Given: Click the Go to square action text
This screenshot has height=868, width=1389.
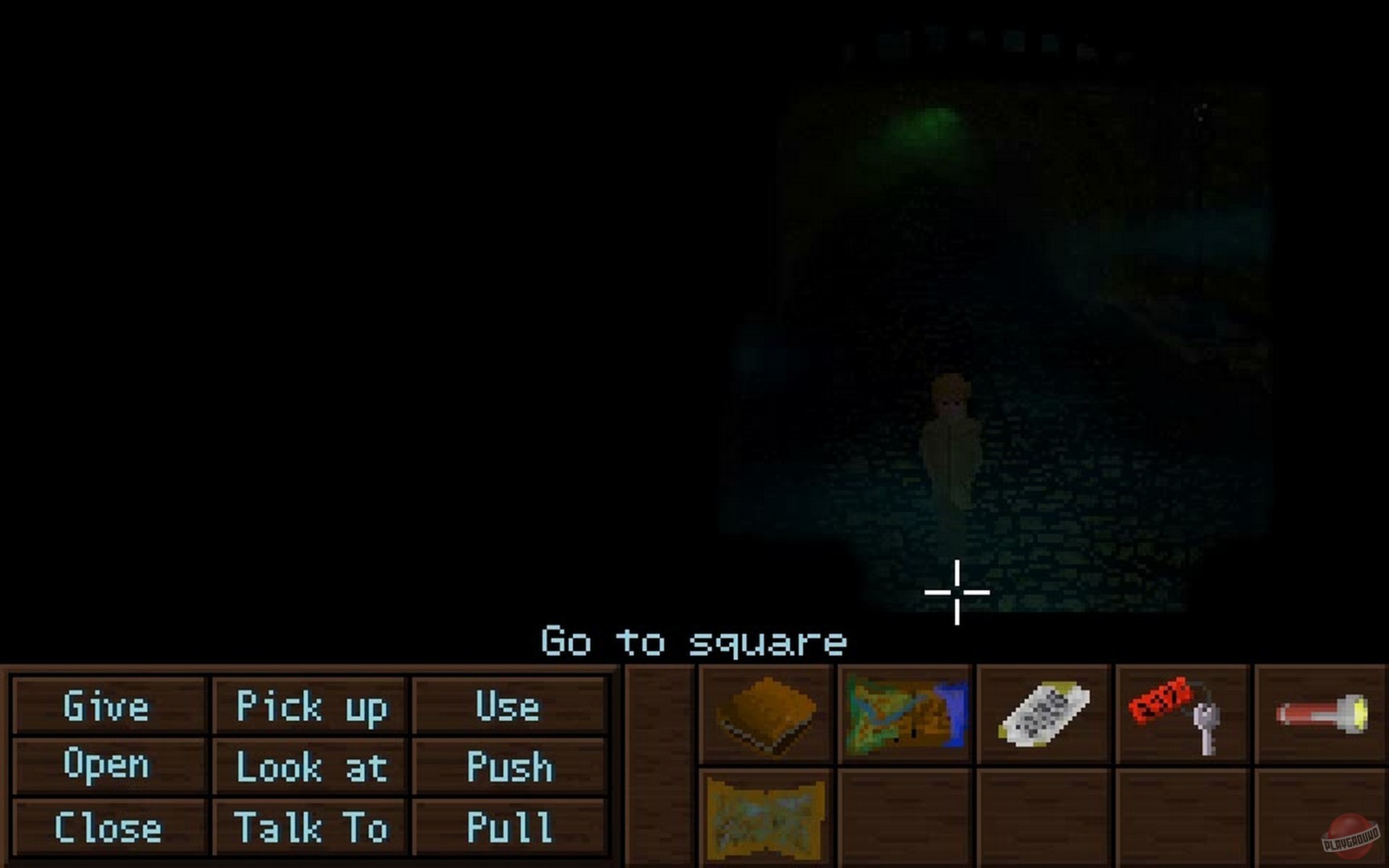Looking at the screenshot, I should [x=694, y=642].
